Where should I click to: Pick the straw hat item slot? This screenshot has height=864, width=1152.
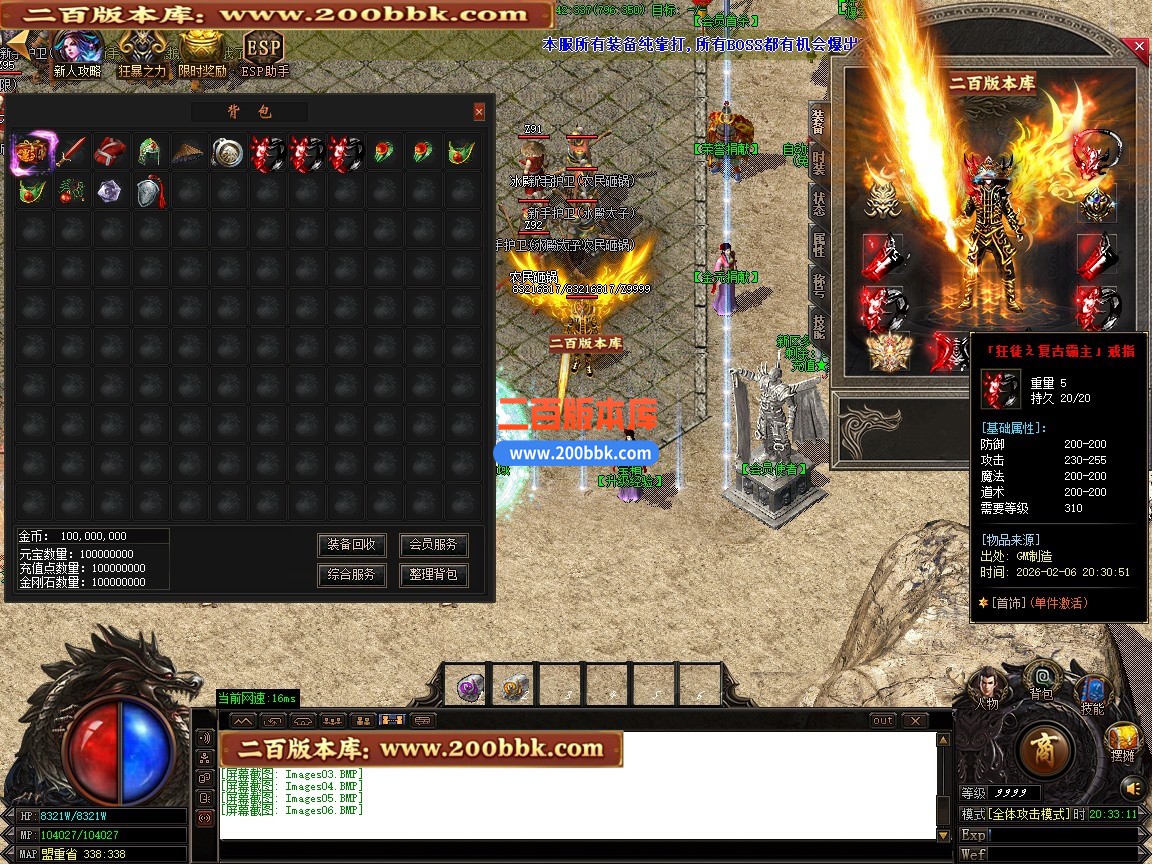click(188, 153)
